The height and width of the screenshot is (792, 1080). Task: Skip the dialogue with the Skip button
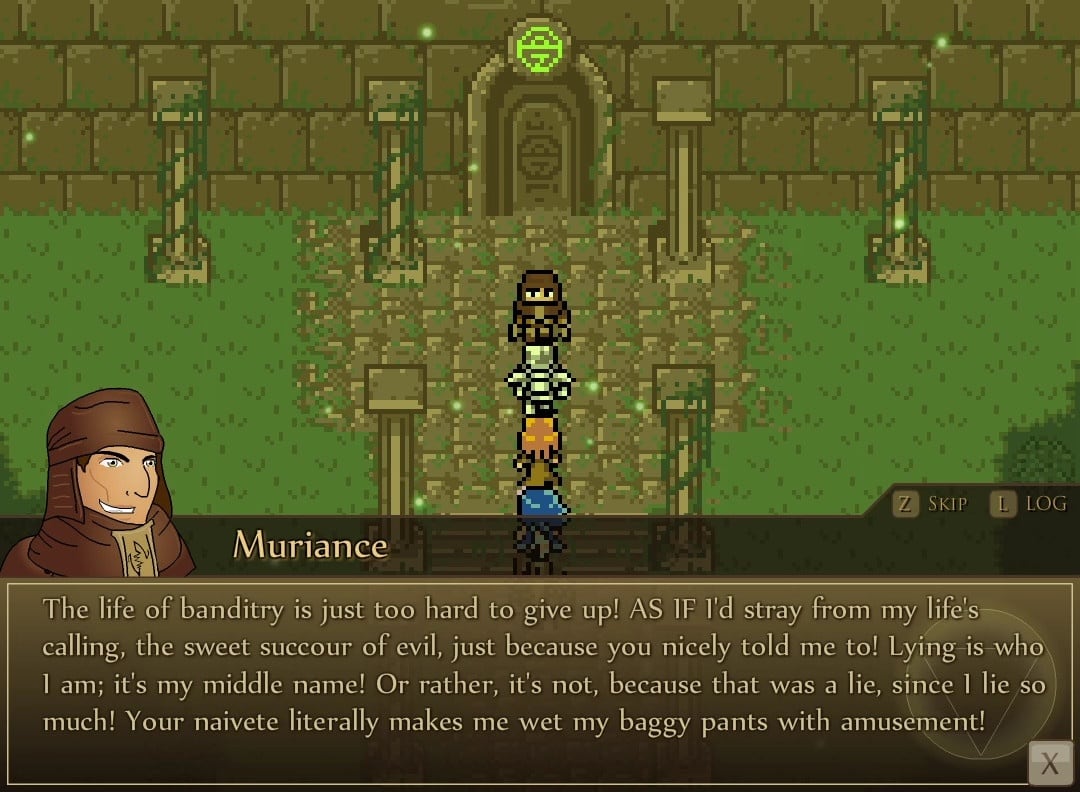coord(931,504)
